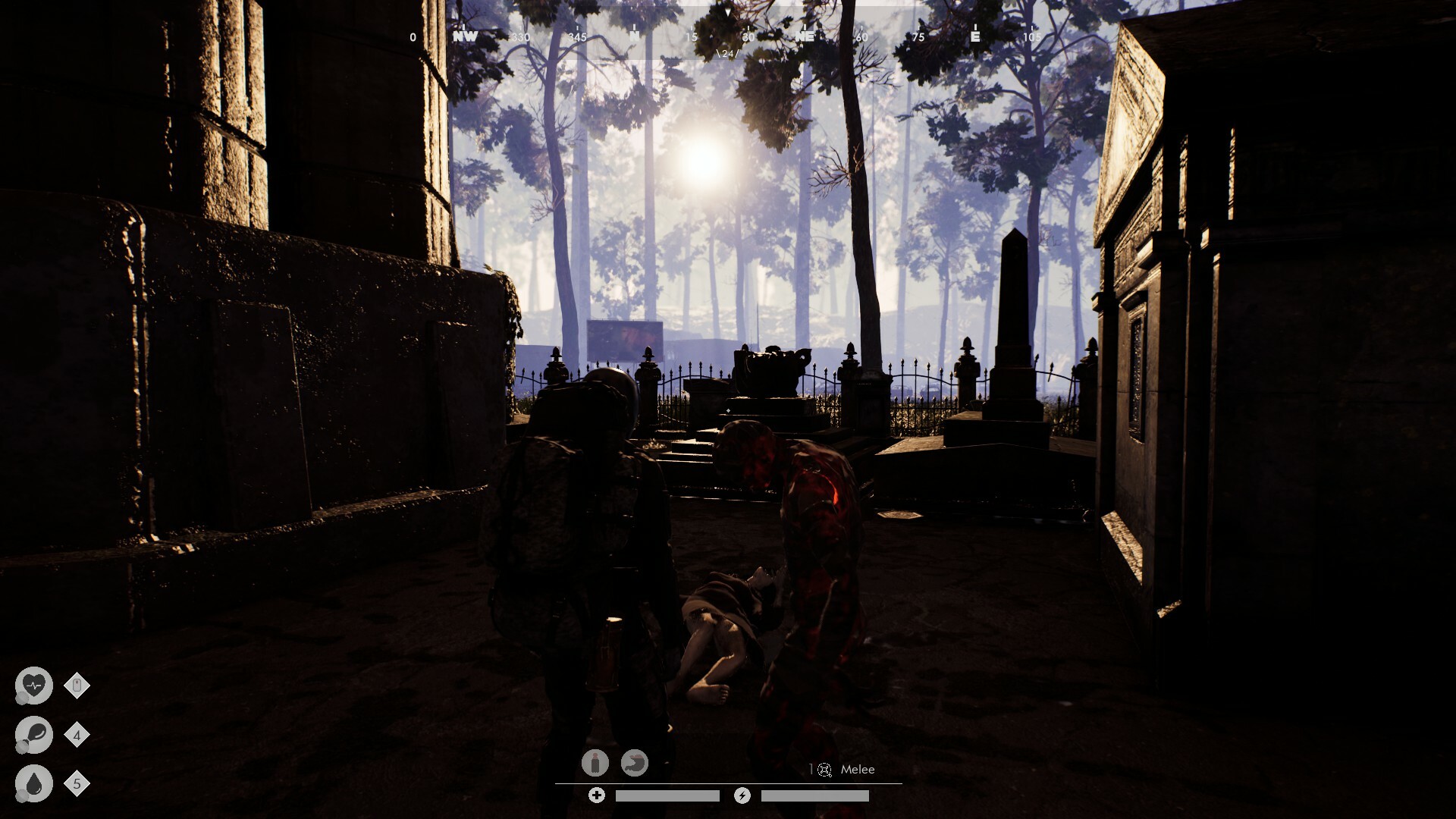Click the stamina progress bar
The image size is (1456, 819).
click(x=815, y=796)
